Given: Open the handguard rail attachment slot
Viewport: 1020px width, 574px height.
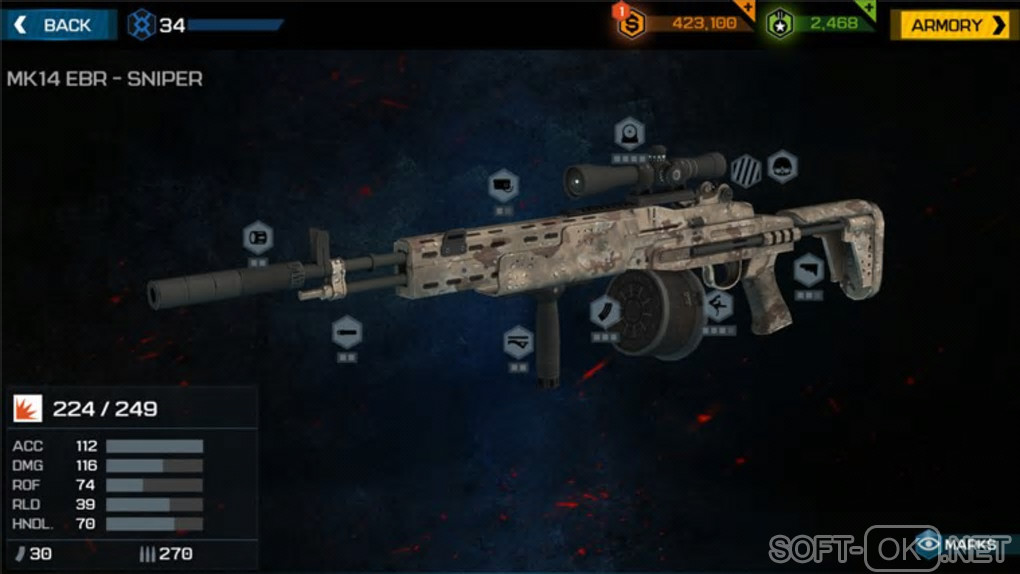Looking at the screenshot, I should (x=503, y=186).
